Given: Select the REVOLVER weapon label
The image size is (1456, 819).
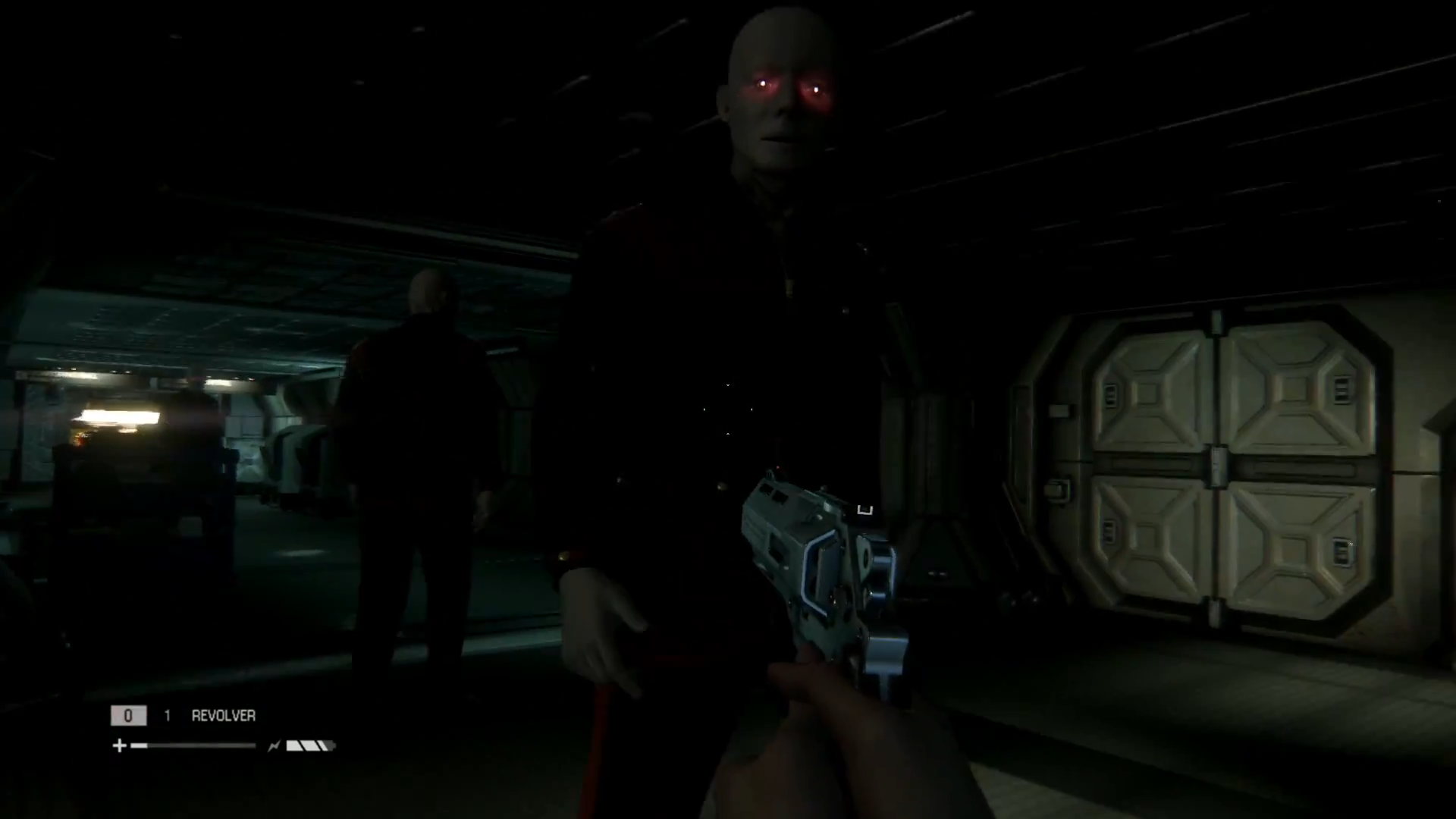Looking at the screenshot, I should 222,714.
